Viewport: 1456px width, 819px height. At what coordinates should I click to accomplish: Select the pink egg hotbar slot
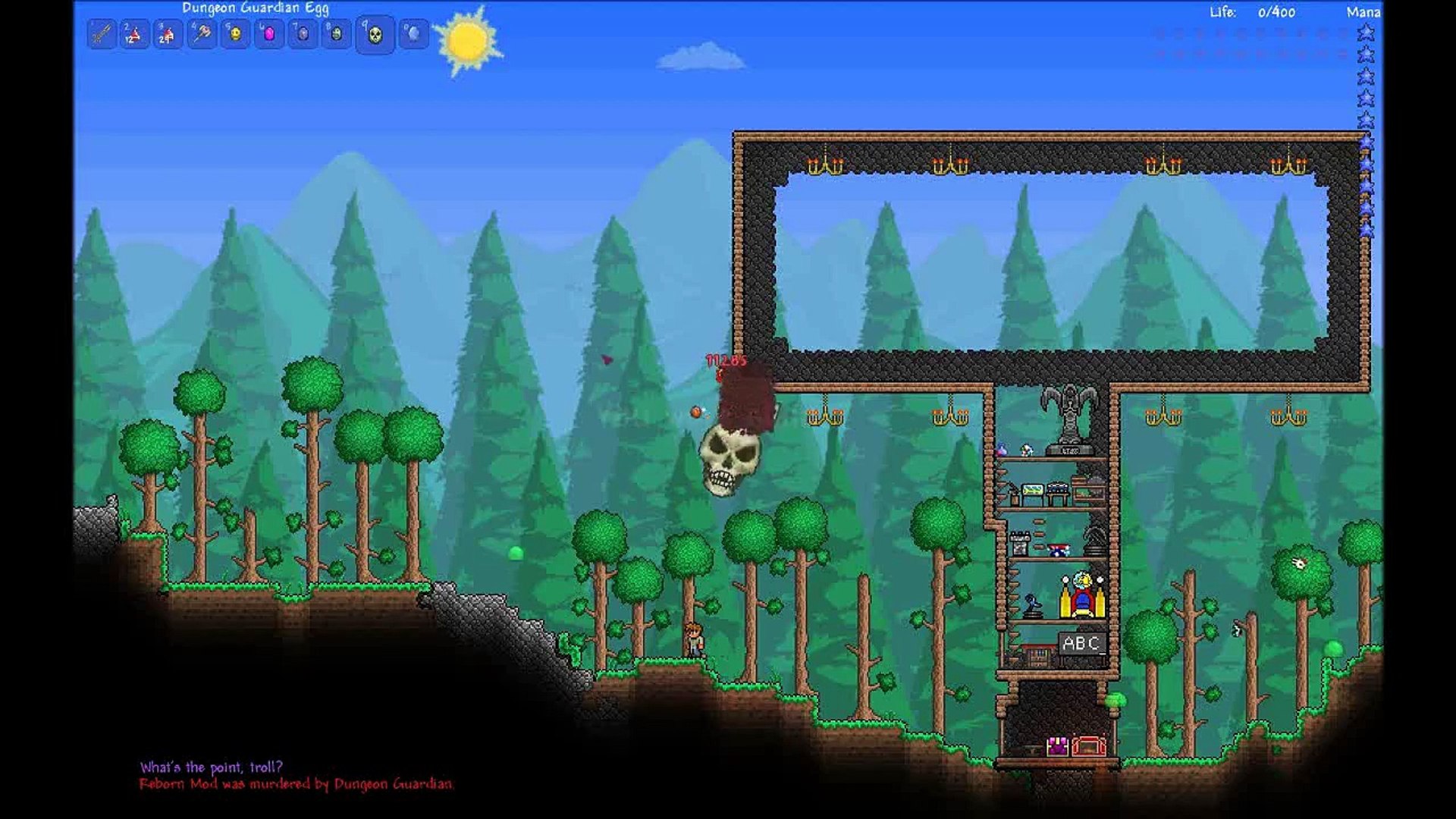[x=269, y=34]
